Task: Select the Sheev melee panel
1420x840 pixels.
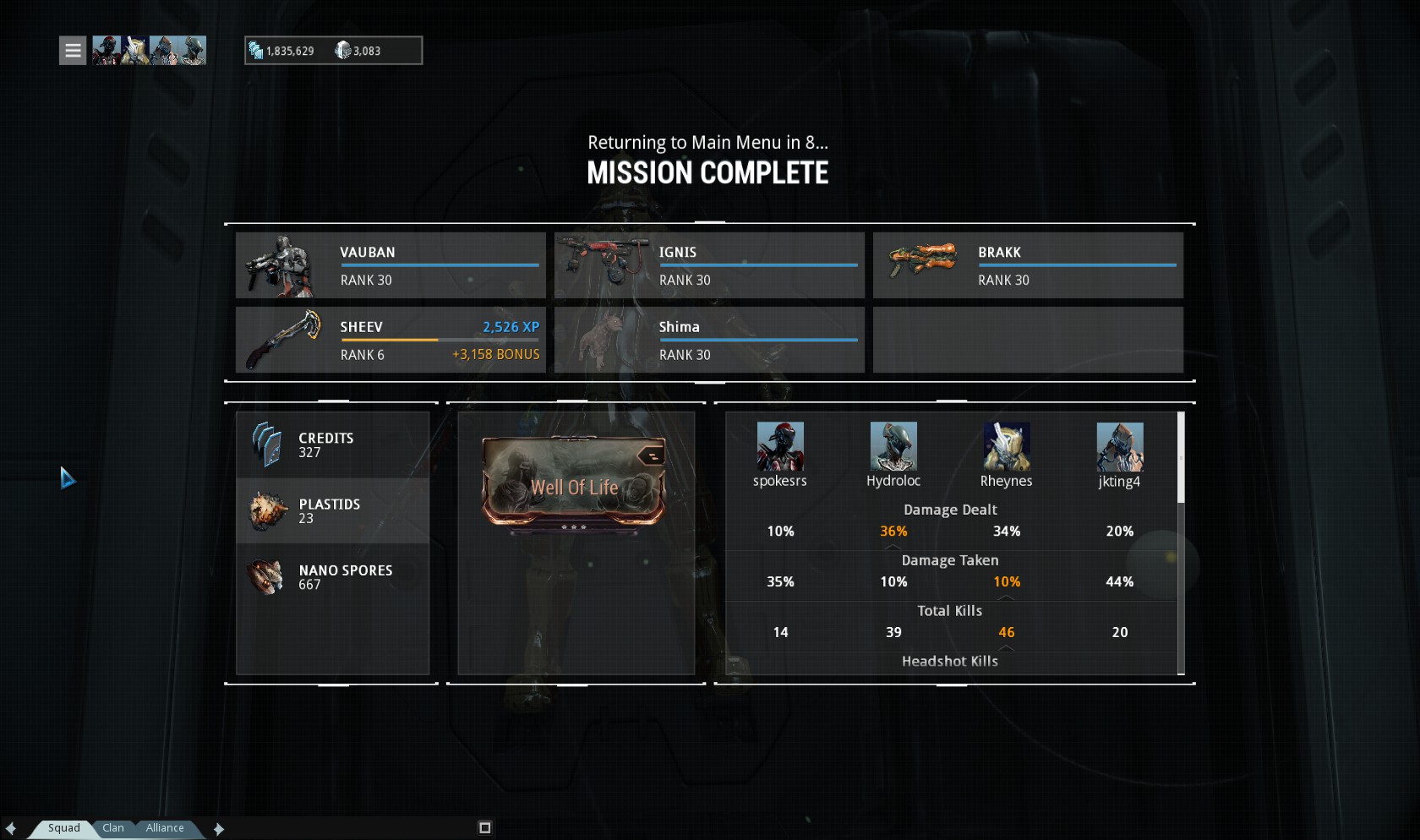Action: coord(390,340)
